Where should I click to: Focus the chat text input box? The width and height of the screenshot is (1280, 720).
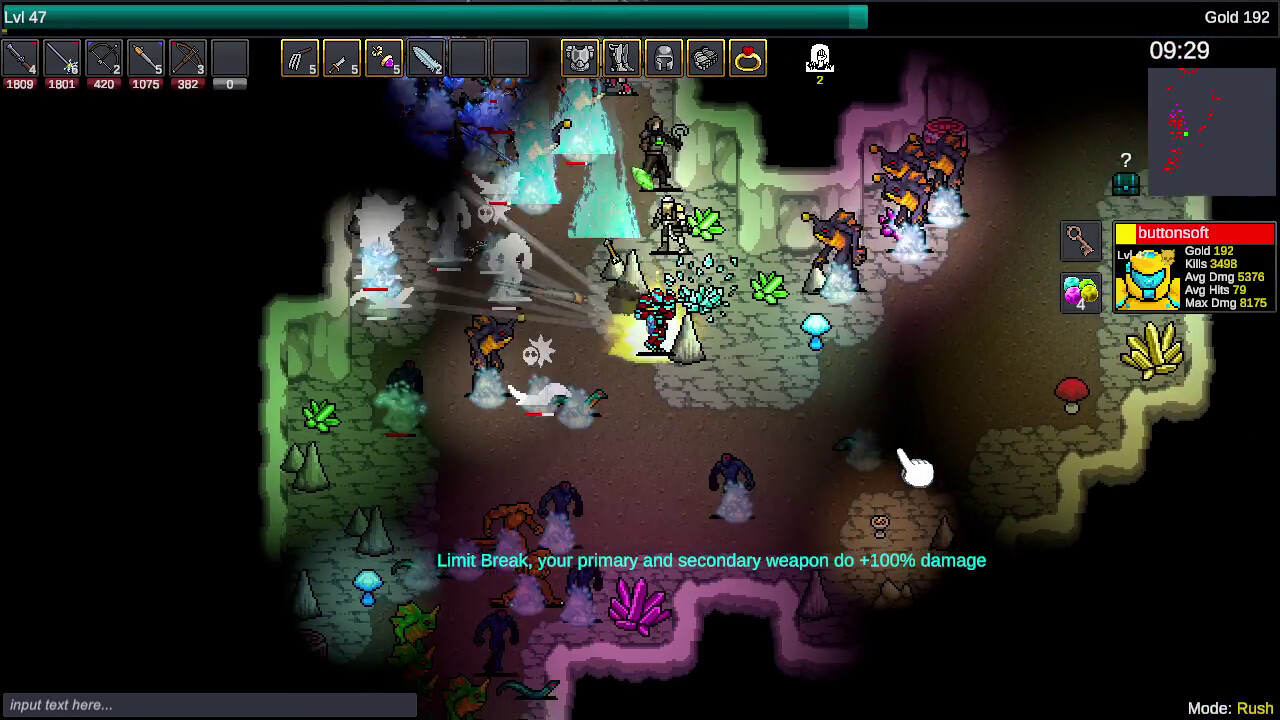point(209,705)
